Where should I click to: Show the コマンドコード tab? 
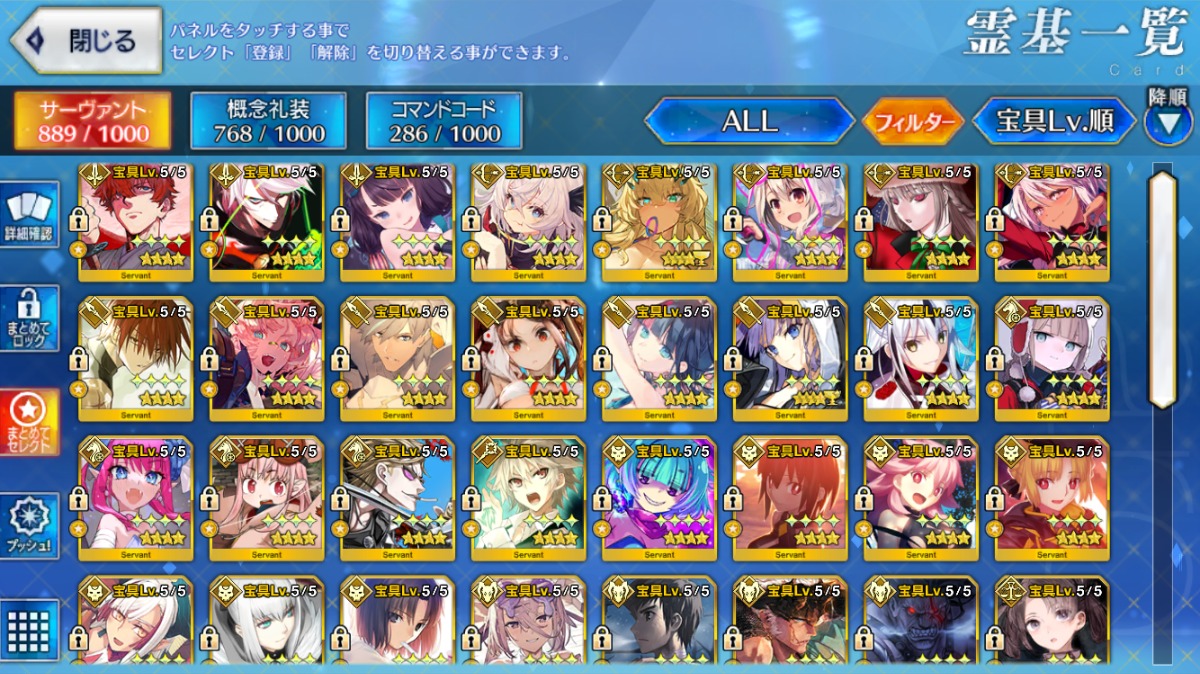tap(444, 121)
